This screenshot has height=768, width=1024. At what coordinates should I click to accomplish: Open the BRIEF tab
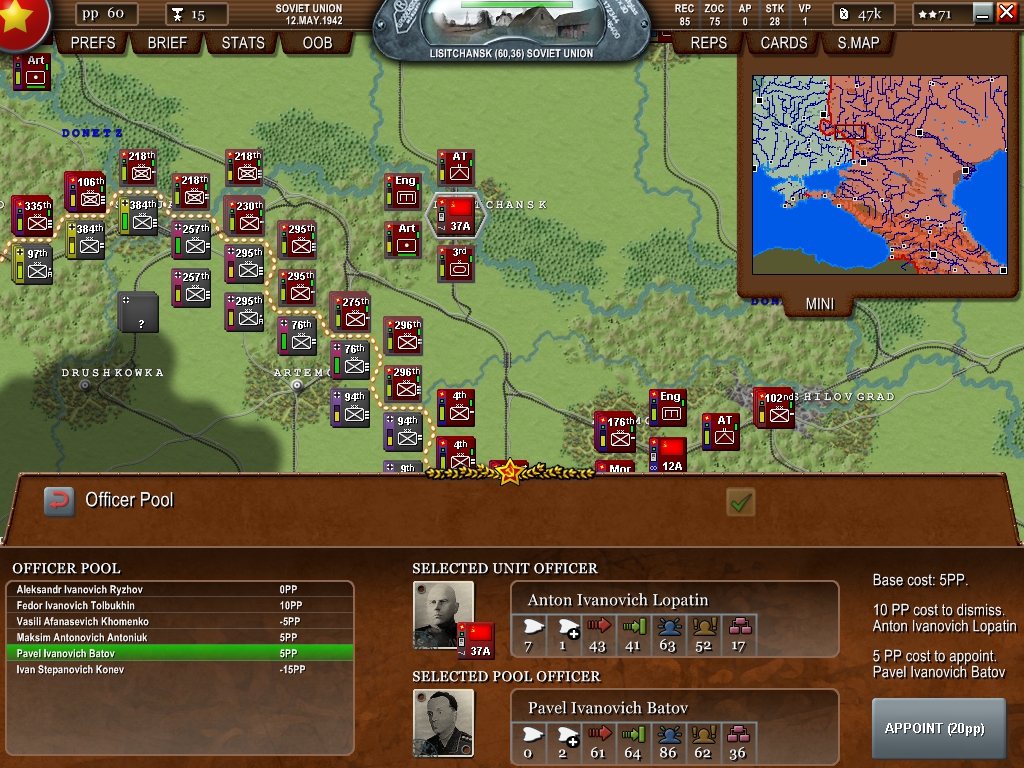pos(167,43)
